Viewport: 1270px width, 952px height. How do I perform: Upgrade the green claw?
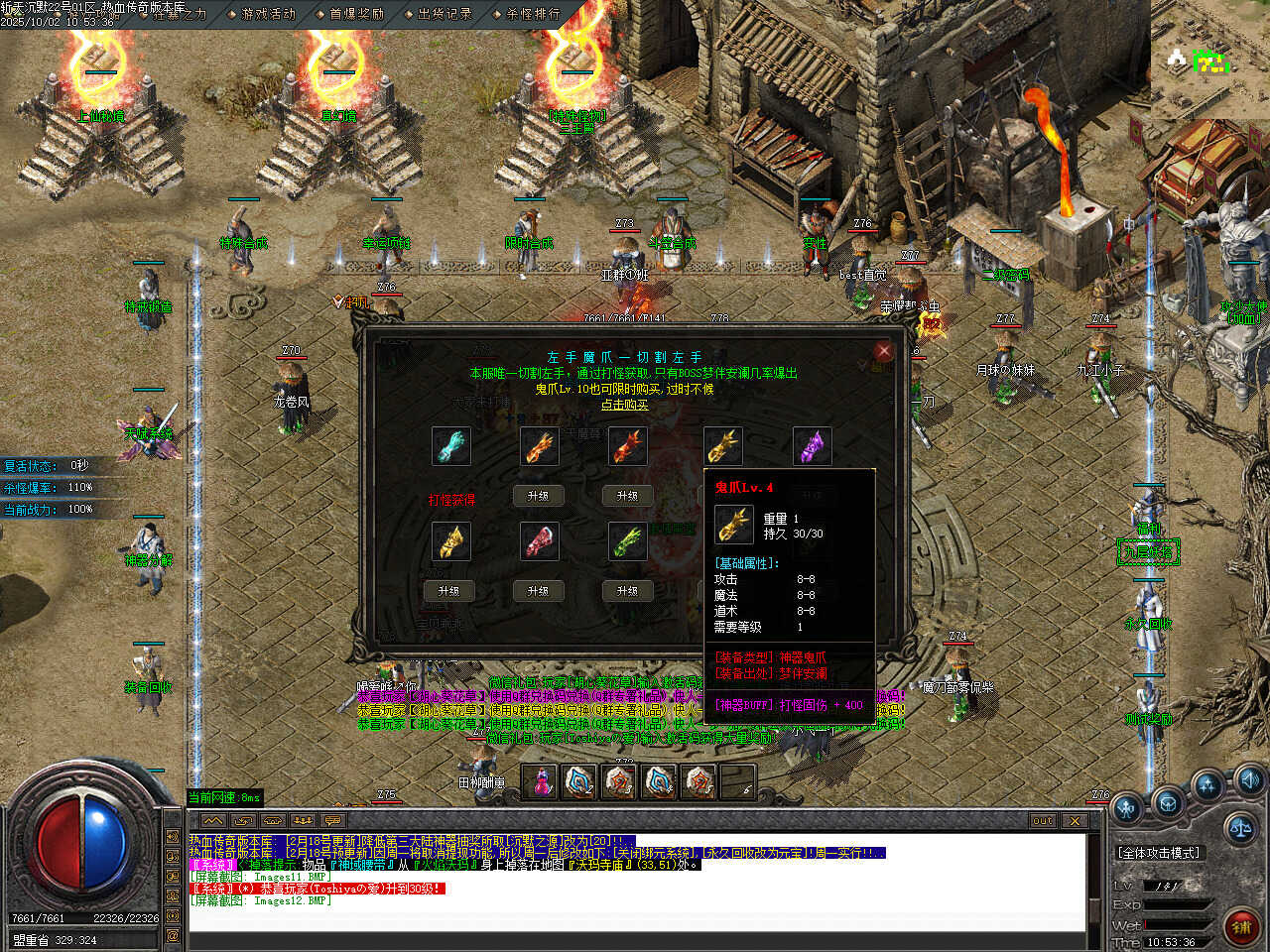(627, 591)
